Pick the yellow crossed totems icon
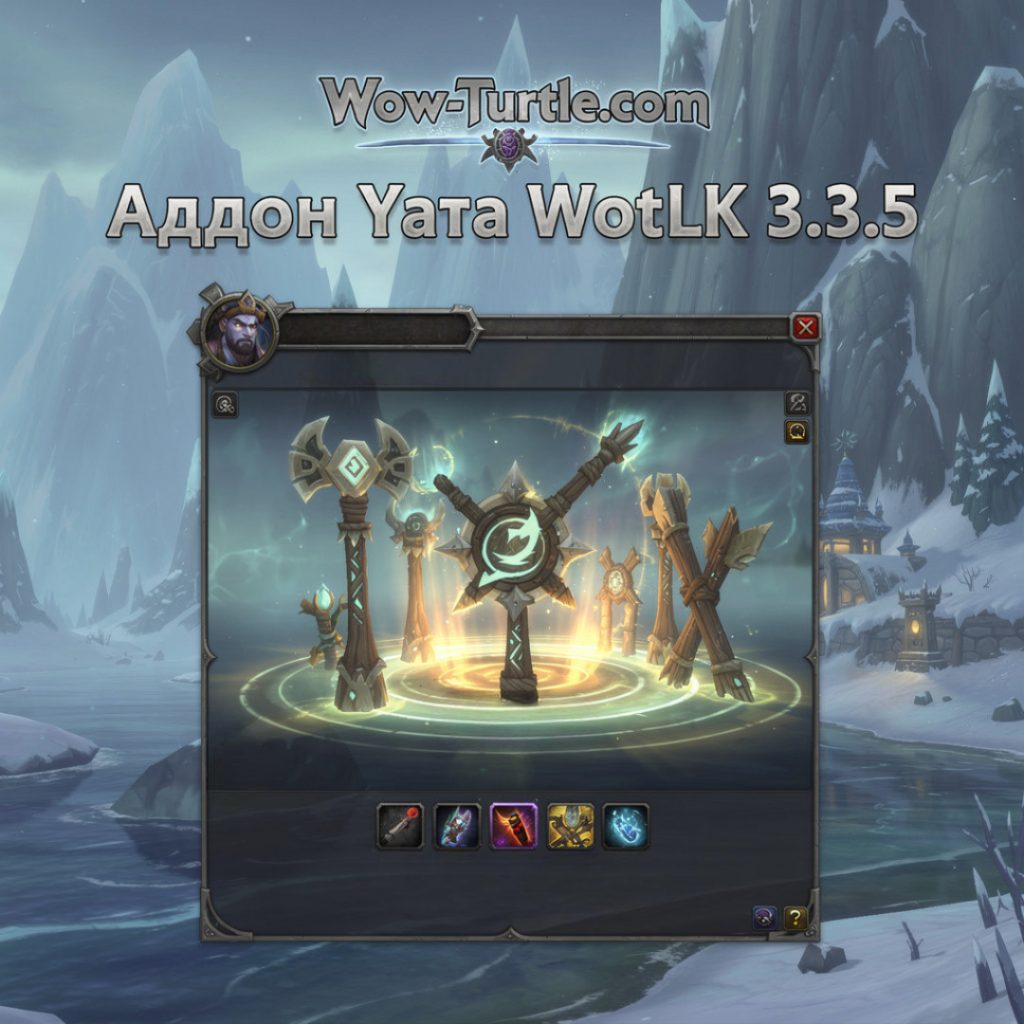 (x=571, y=826)
